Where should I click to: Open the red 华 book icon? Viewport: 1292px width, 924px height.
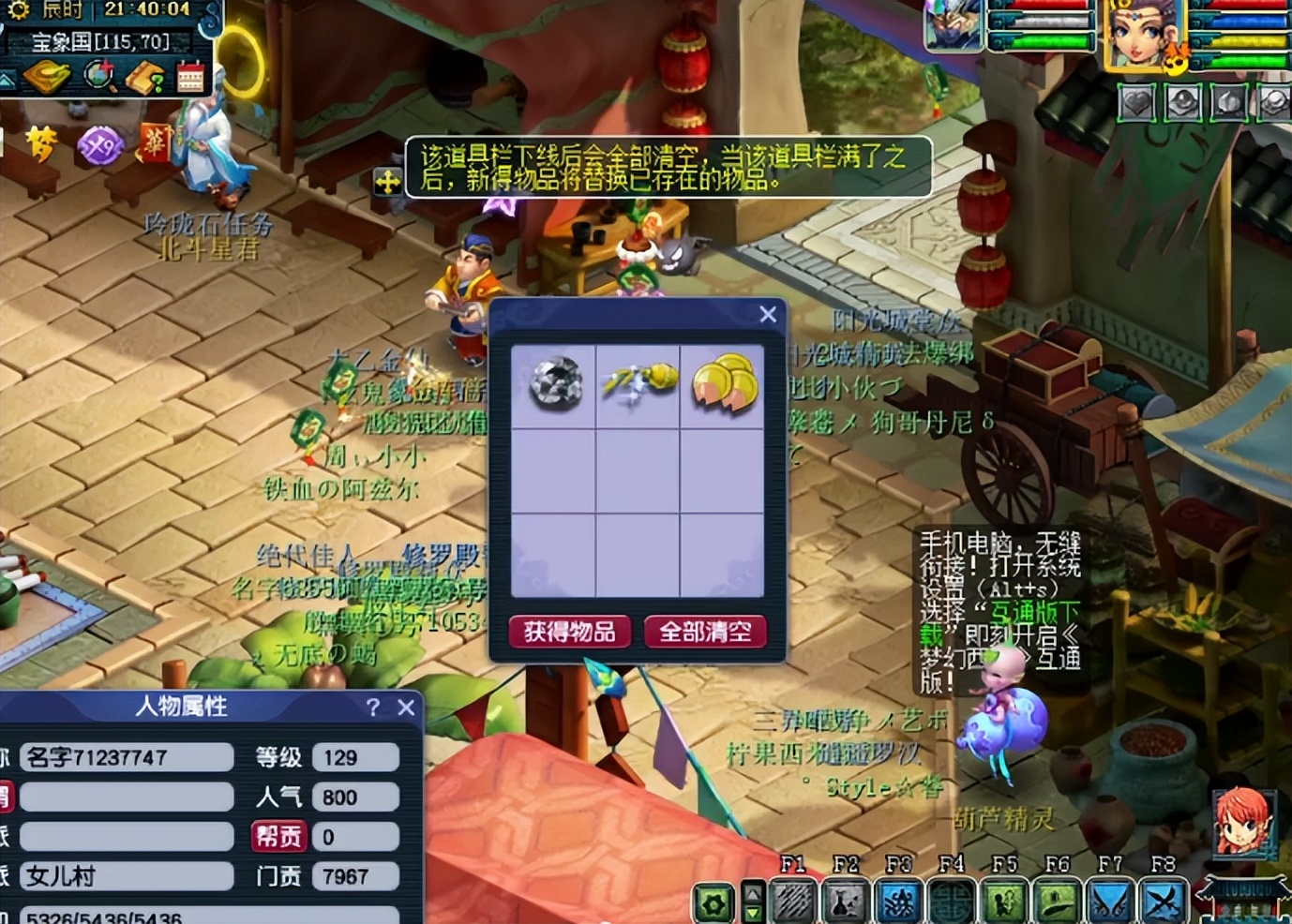[156, 144]
